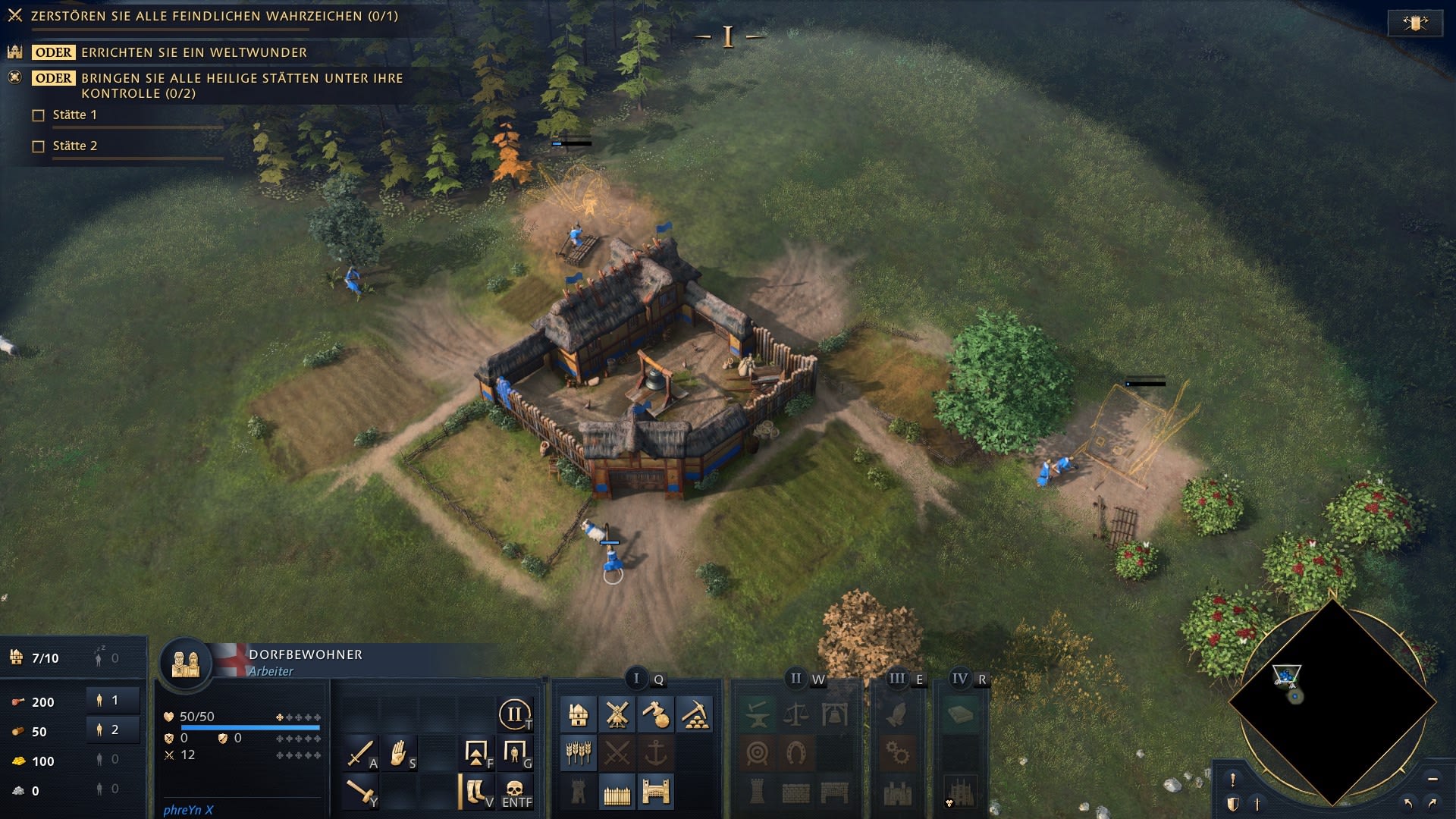Choose the lumber camp axe icon
This screenshot has height=819, width=1456.
point(655,714)
